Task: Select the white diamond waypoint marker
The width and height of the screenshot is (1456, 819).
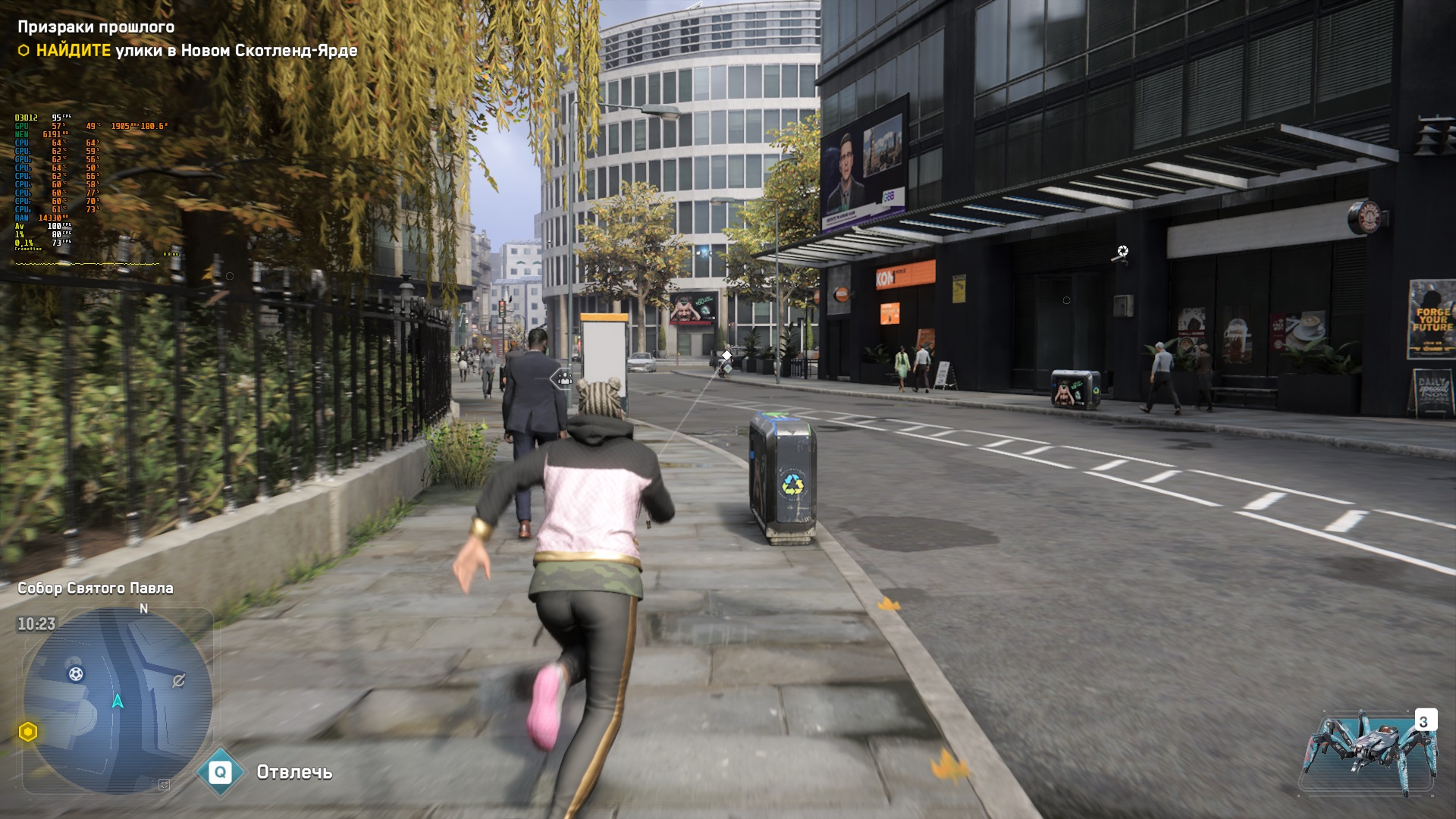Action: [x=726, y=355]
